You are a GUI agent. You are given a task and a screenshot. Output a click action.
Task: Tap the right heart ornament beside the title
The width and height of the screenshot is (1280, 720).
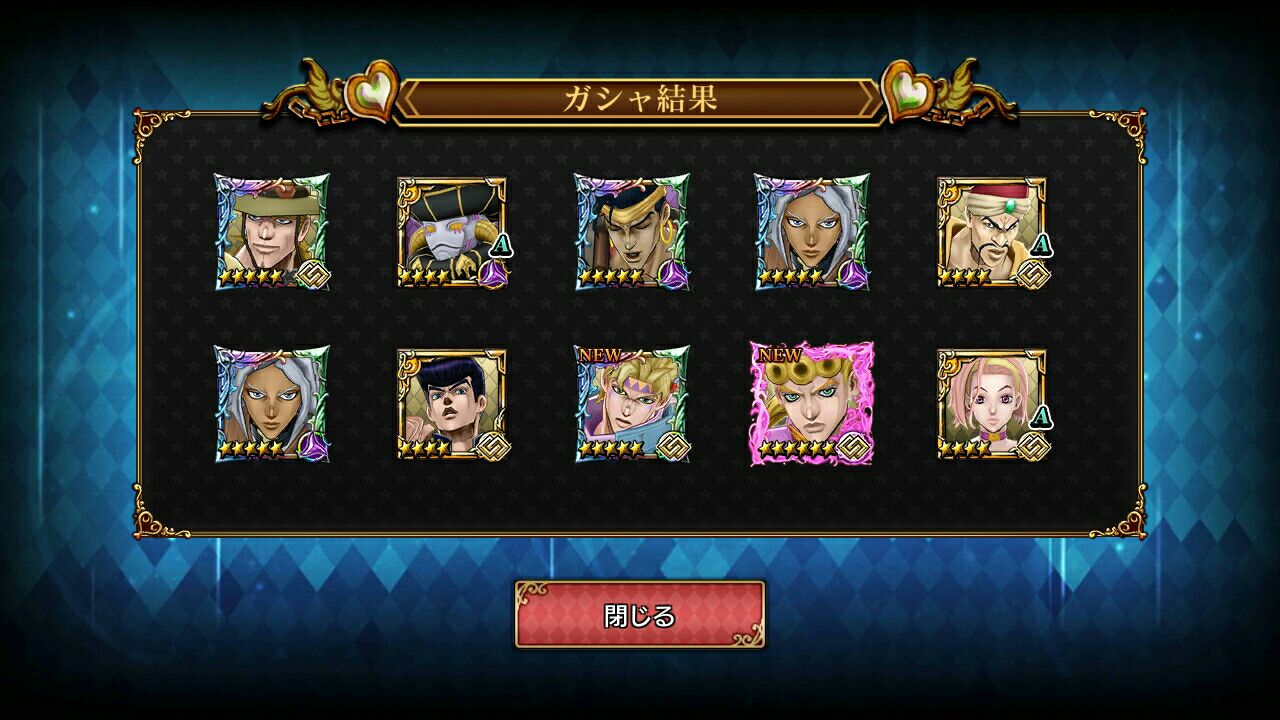[x=908, y=90]
